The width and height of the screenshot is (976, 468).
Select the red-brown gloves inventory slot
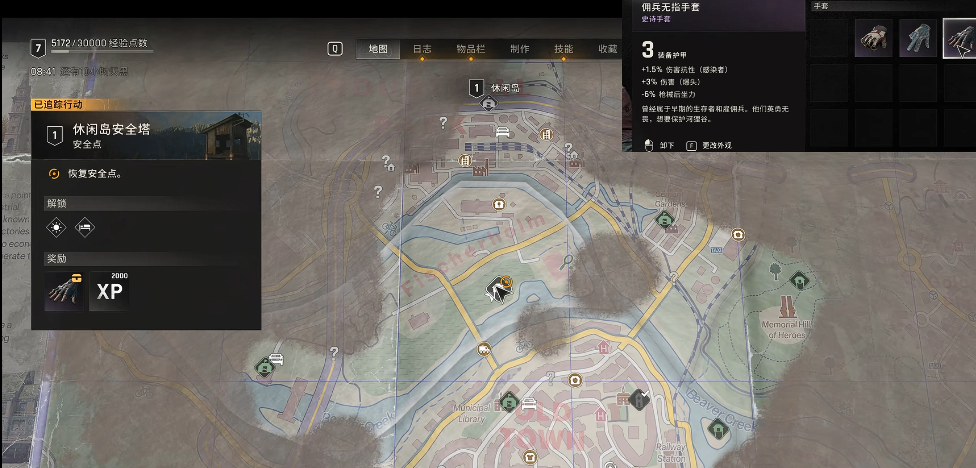coord(873,40)
